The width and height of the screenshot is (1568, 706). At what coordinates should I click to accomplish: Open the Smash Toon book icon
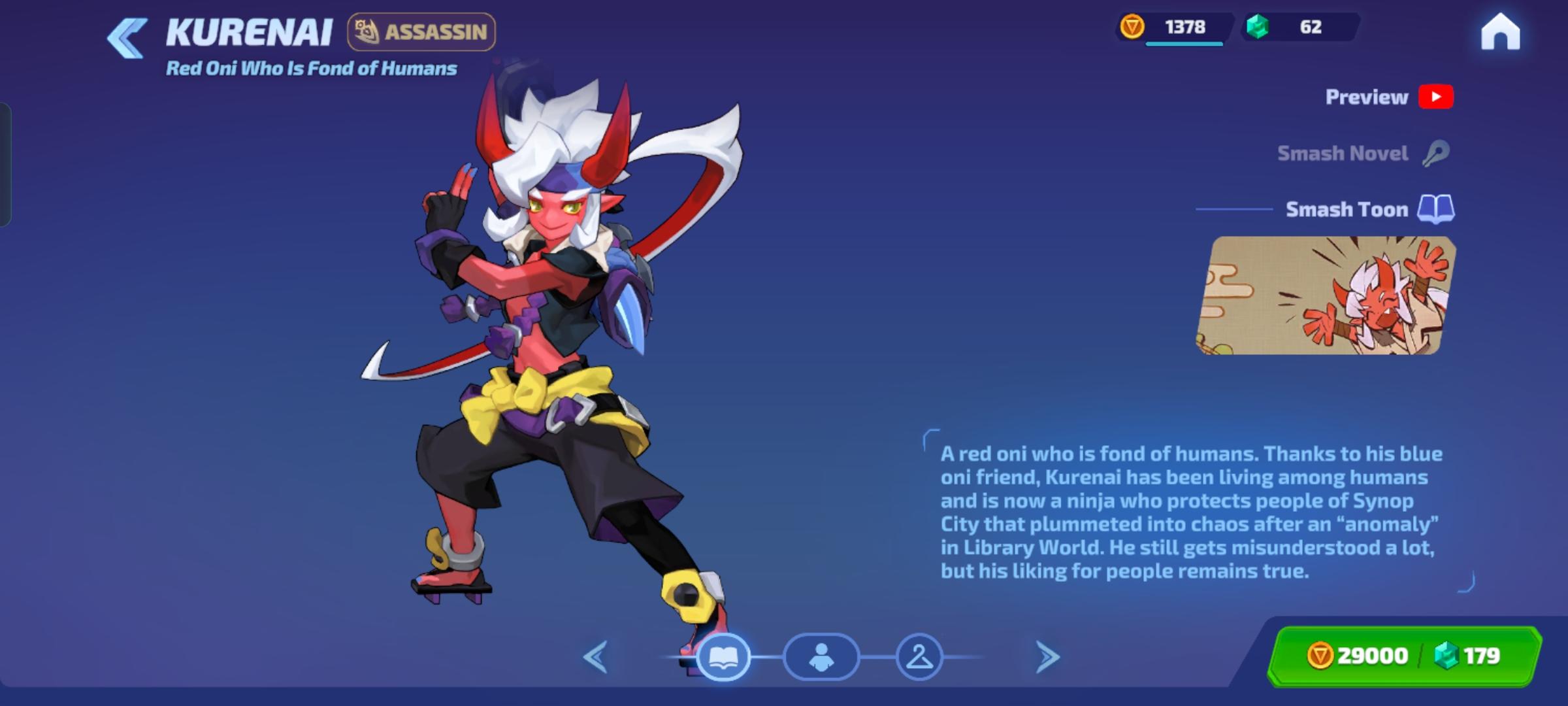pos(1435,210)
